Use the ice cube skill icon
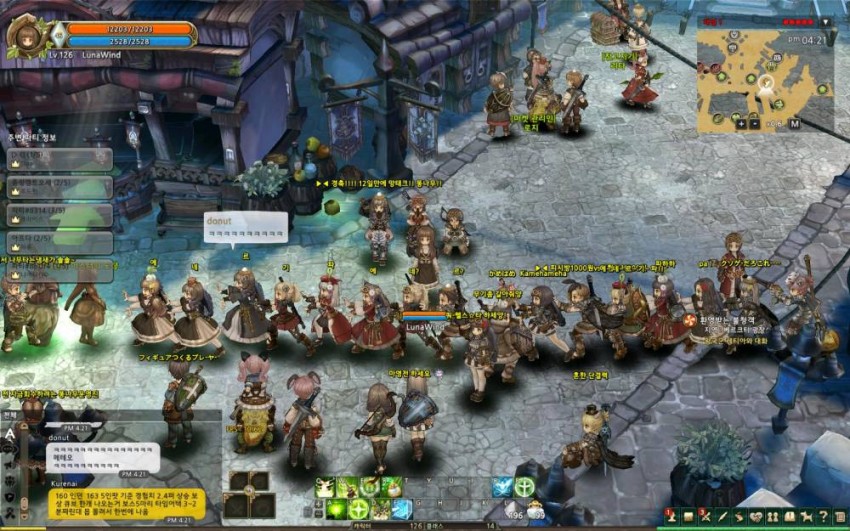This screenshot has height=531, width=850. [401, 509]
